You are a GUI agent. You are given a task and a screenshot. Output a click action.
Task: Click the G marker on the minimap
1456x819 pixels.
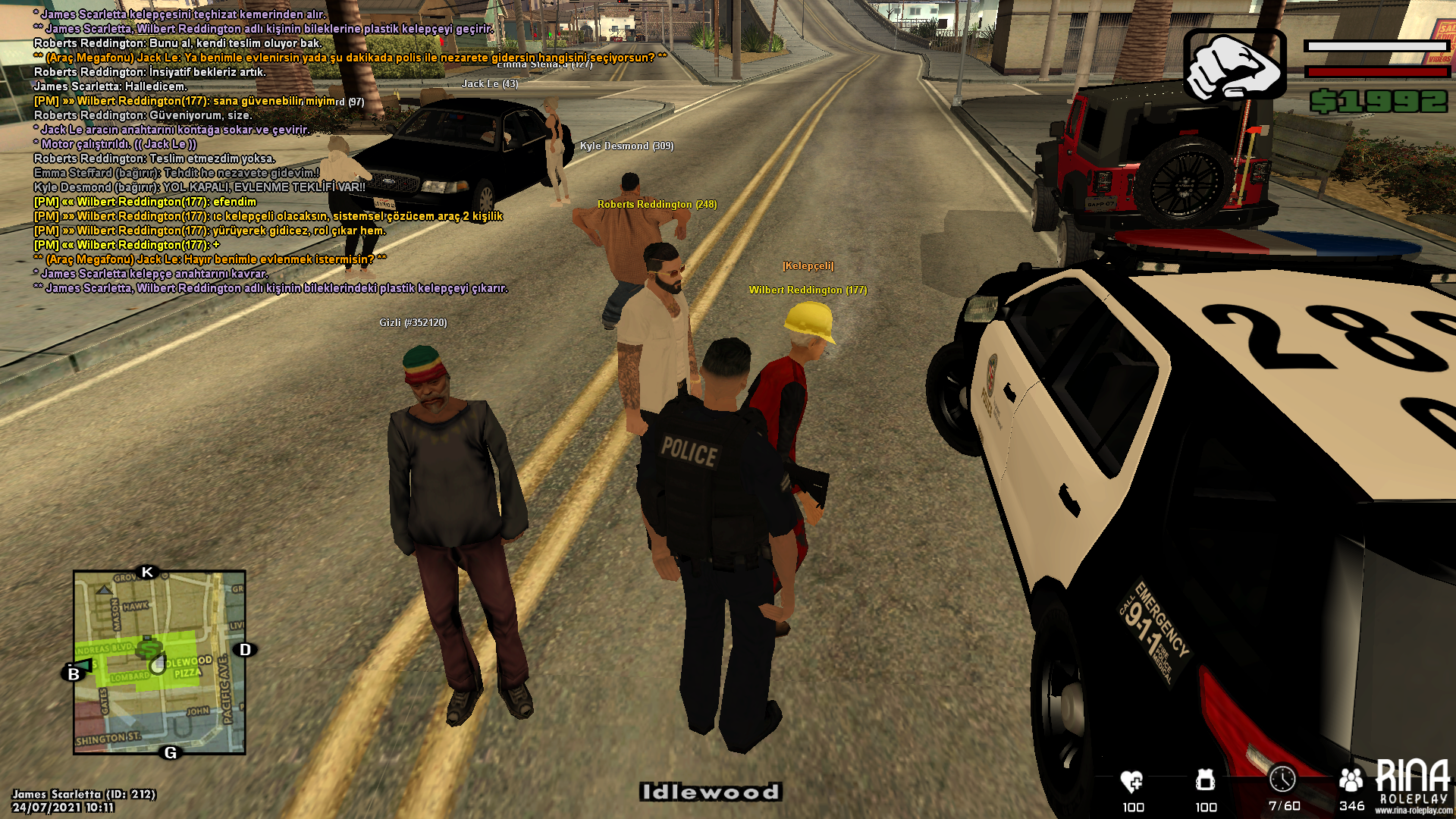(171, 752)
